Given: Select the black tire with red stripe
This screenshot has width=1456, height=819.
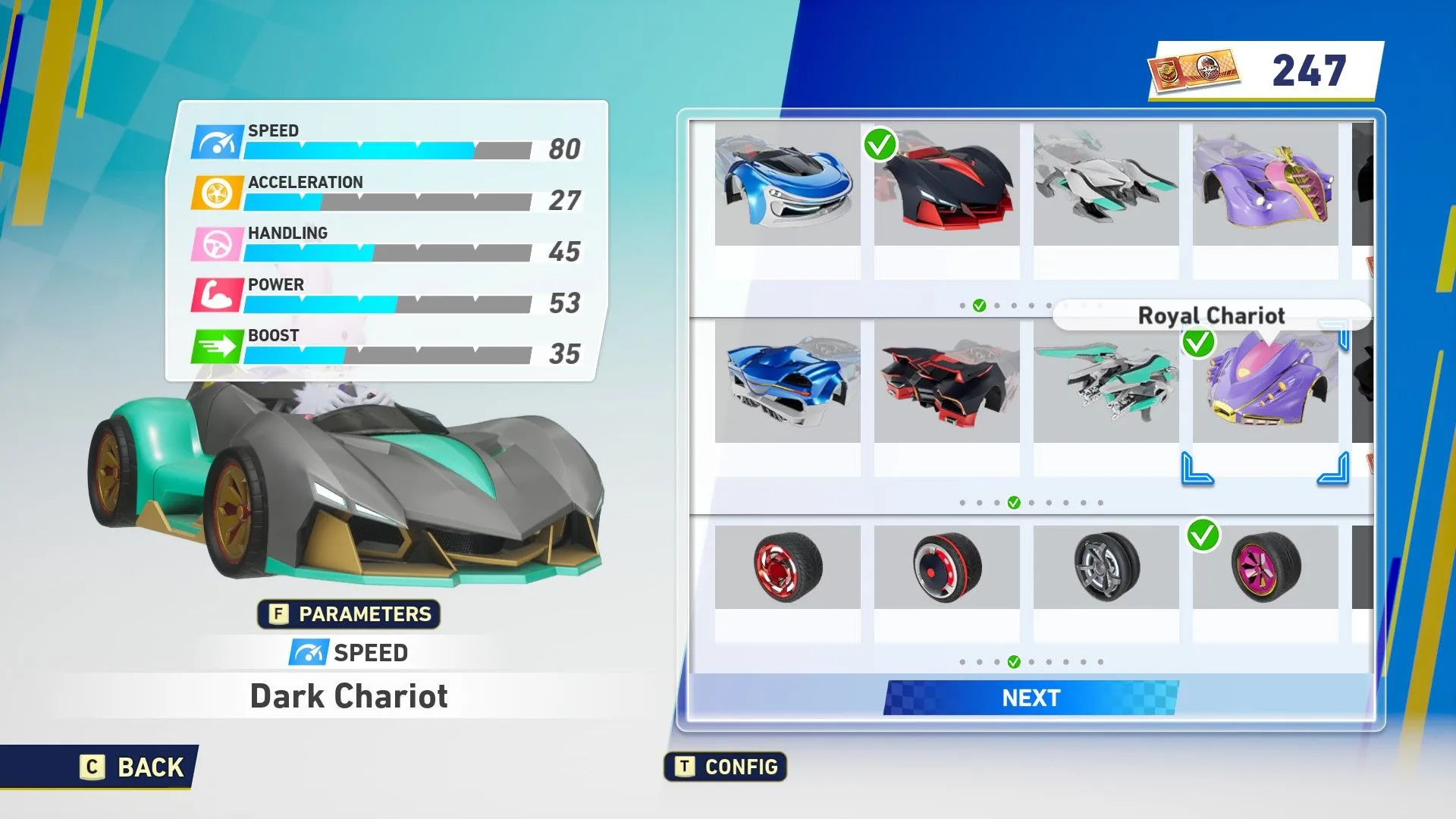Looking at the screenshot, I should pyautogui.click(x=946, y=567).
